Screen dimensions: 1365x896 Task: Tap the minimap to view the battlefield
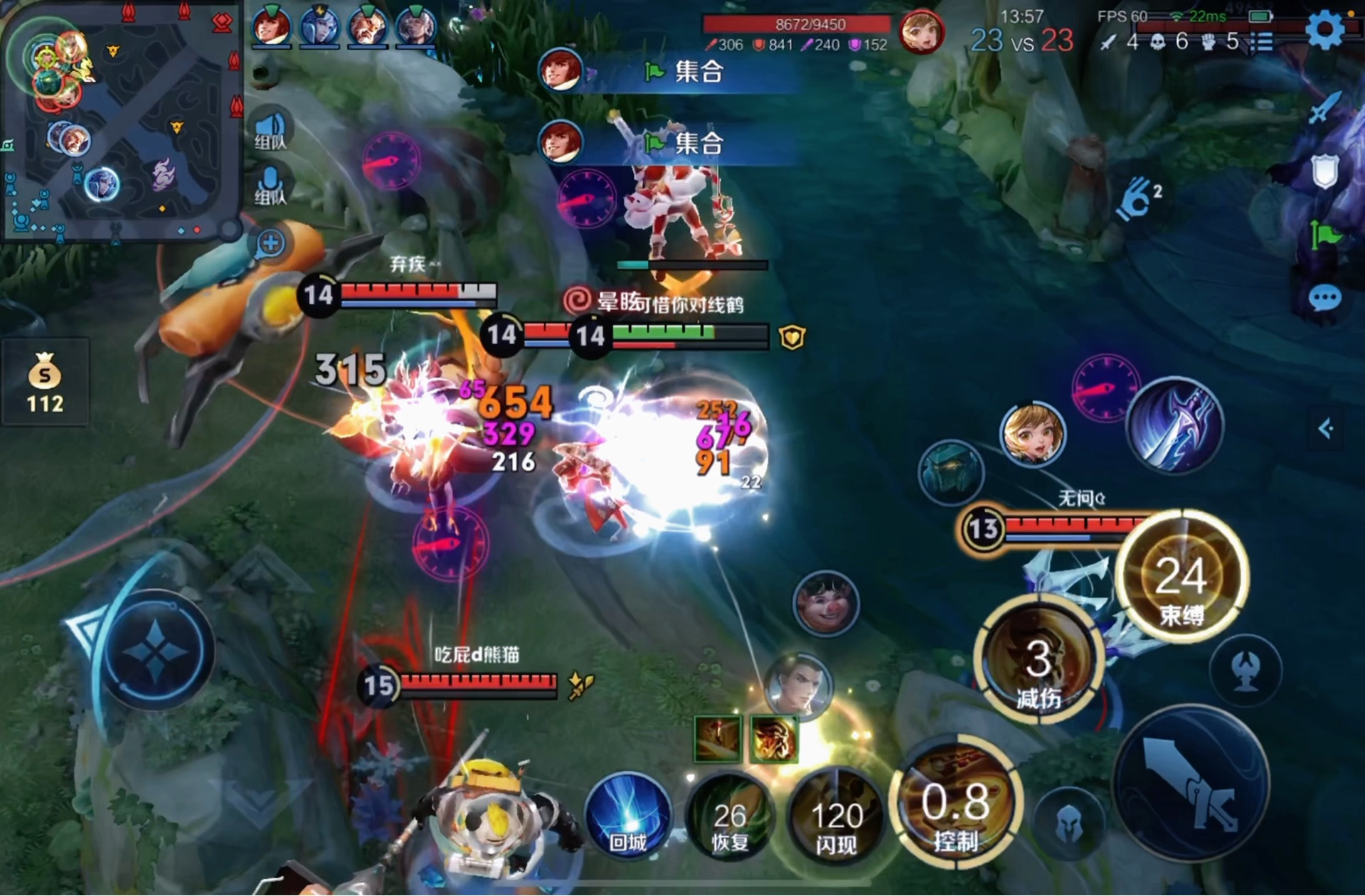click(121, 121)
